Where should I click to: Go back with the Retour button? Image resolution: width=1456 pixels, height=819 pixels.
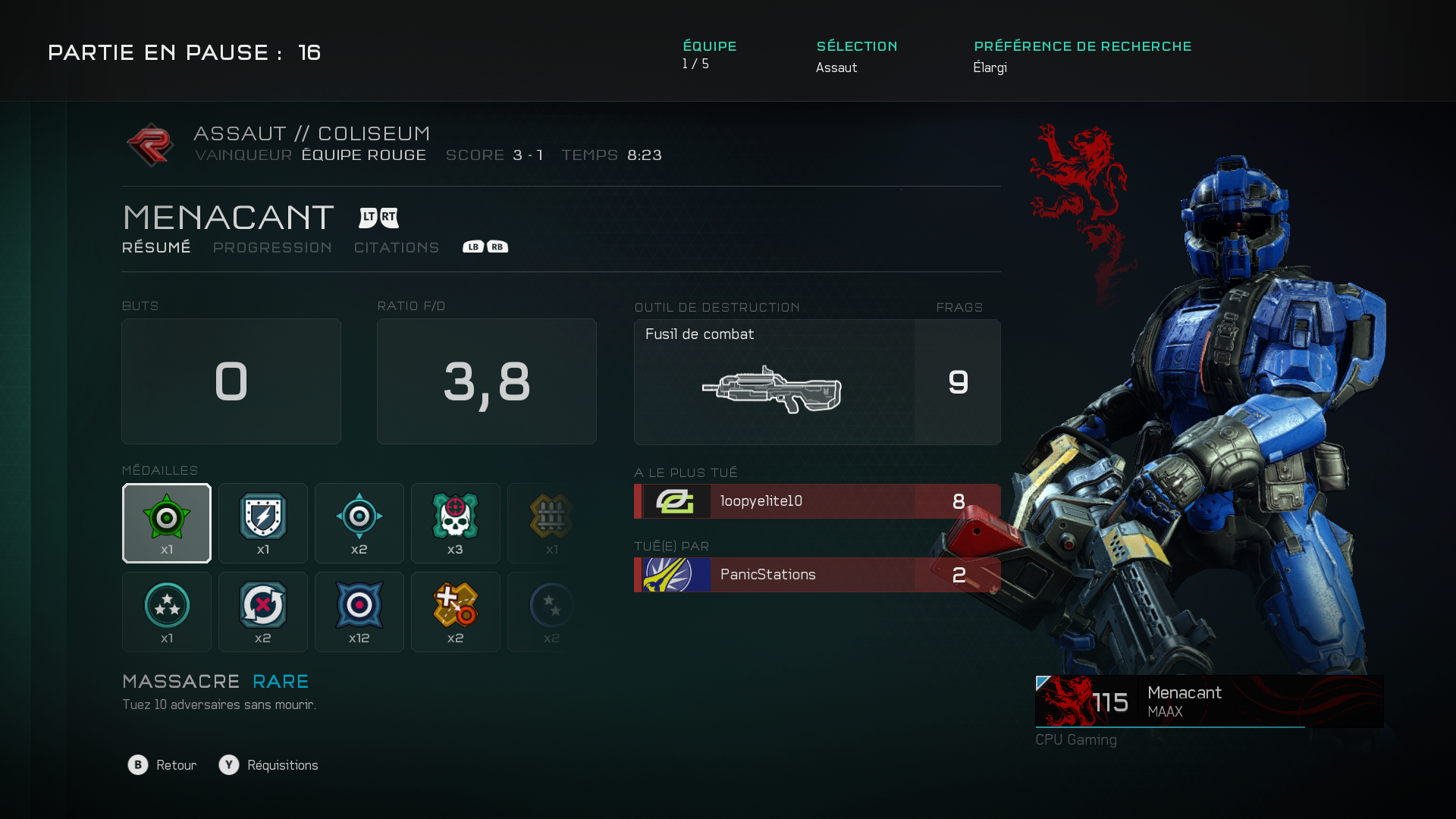tap(162, 765)
